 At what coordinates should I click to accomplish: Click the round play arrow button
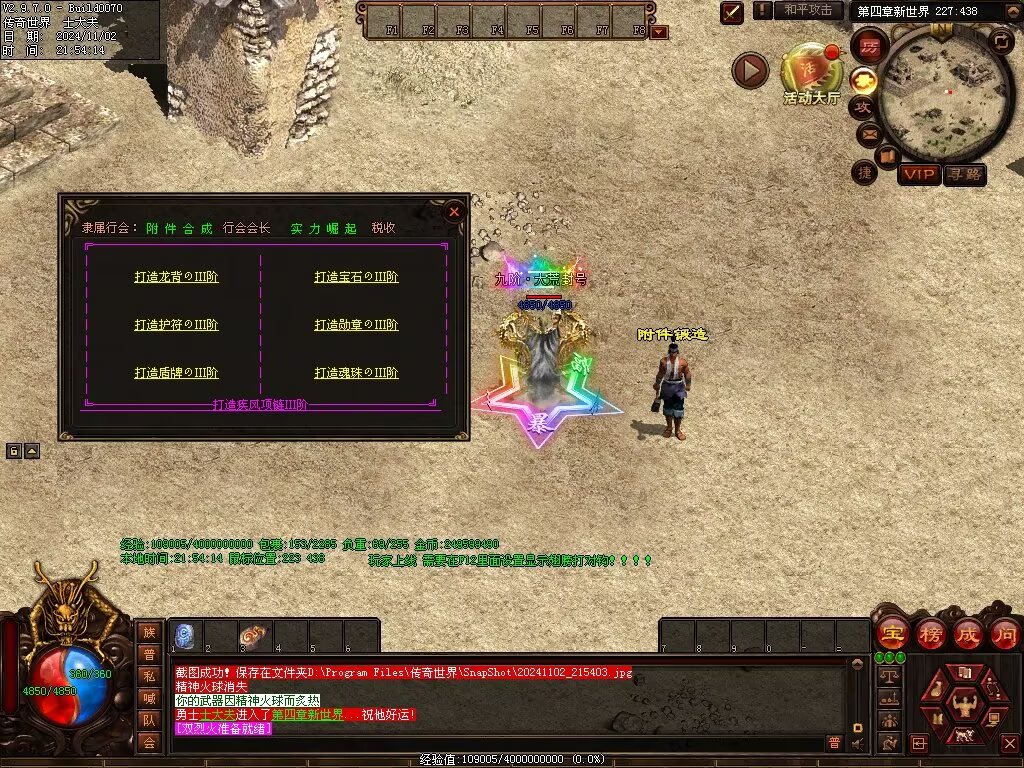coord(750,70)
